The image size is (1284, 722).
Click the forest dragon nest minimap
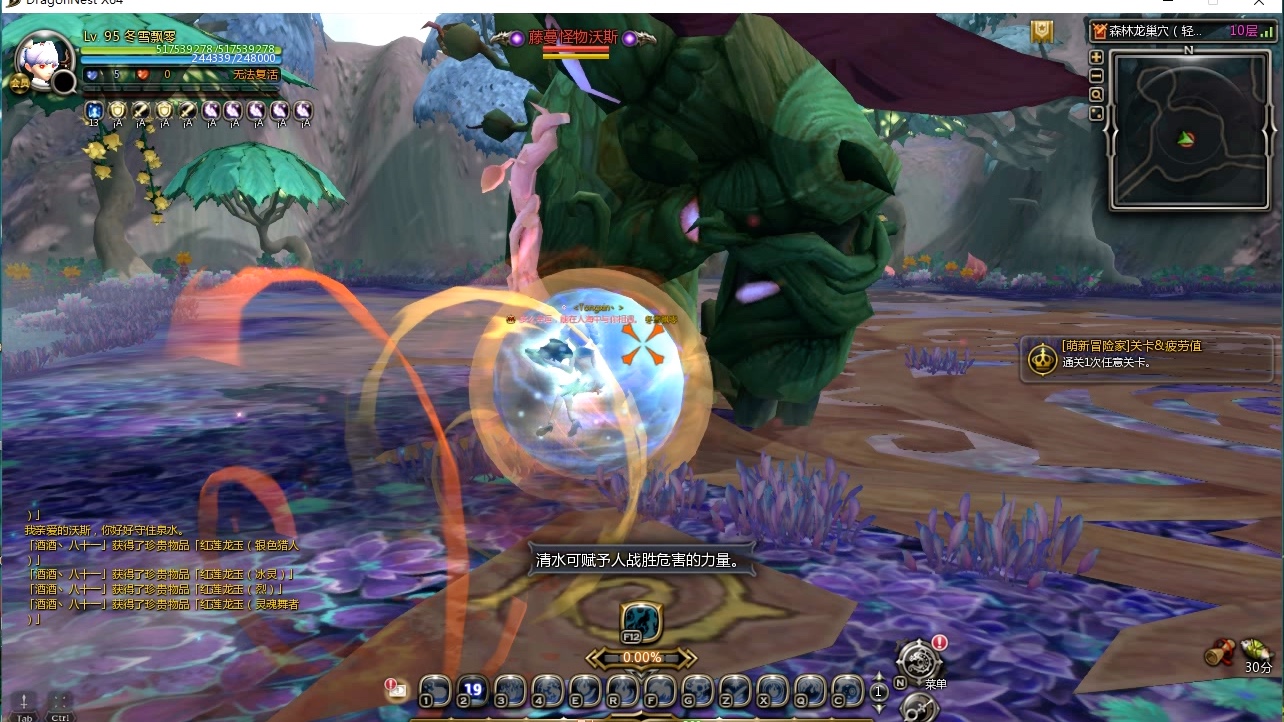tap(1188, 130)
